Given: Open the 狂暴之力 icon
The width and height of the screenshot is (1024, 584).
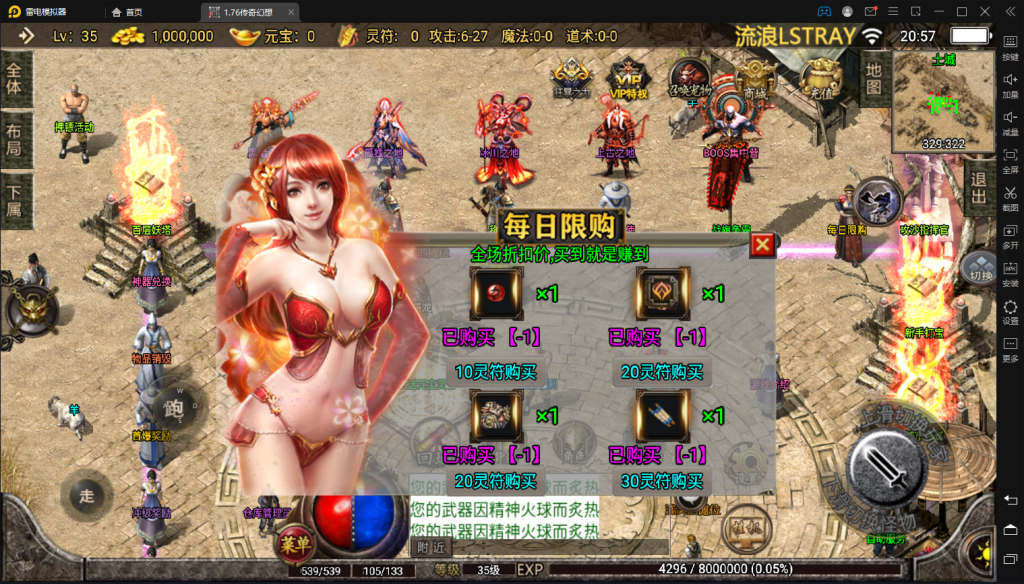Looking at the screenshot, I should tap(572, 78).
